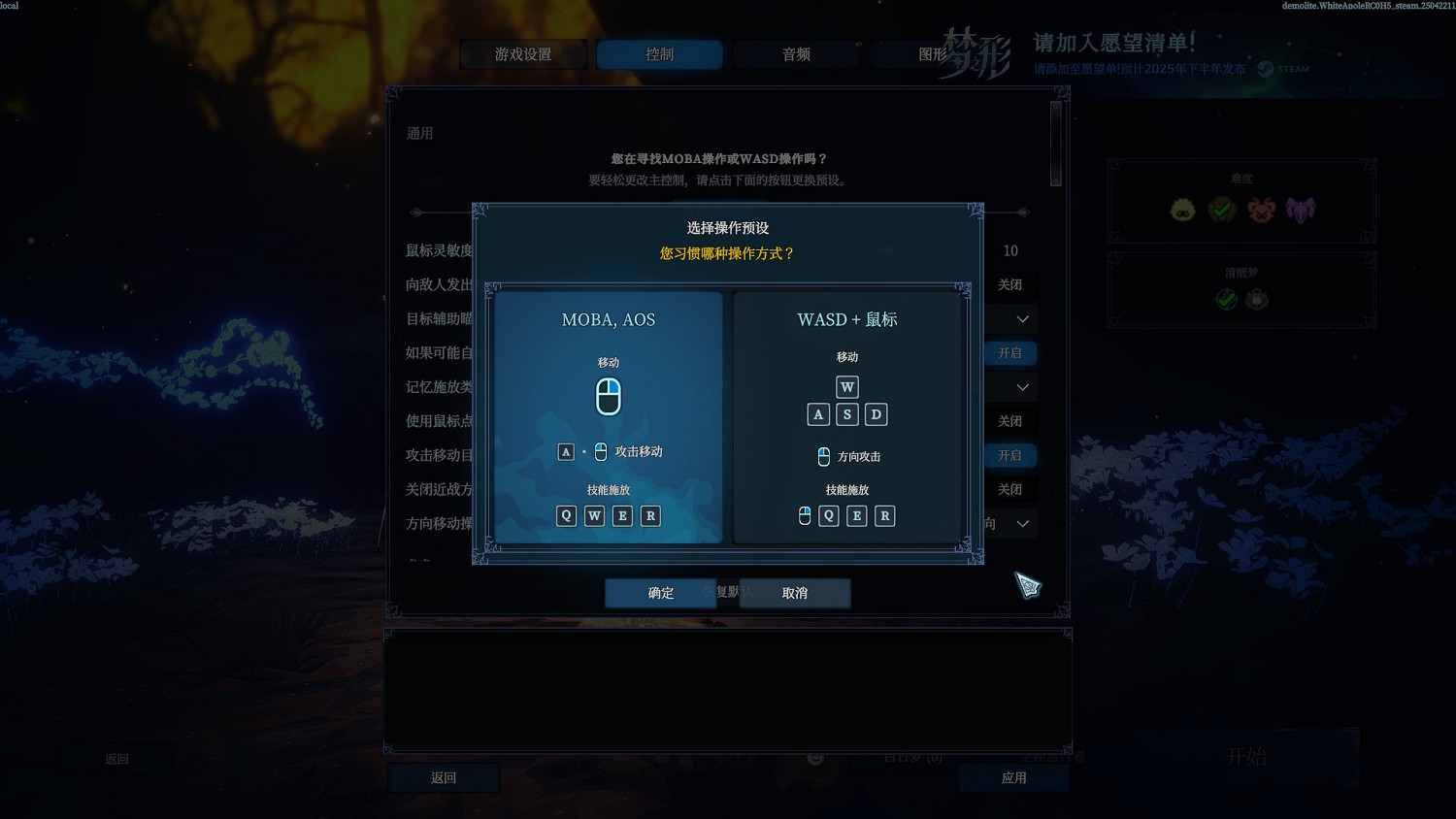Select the red crab difficulty icon

click(1260, 209)
